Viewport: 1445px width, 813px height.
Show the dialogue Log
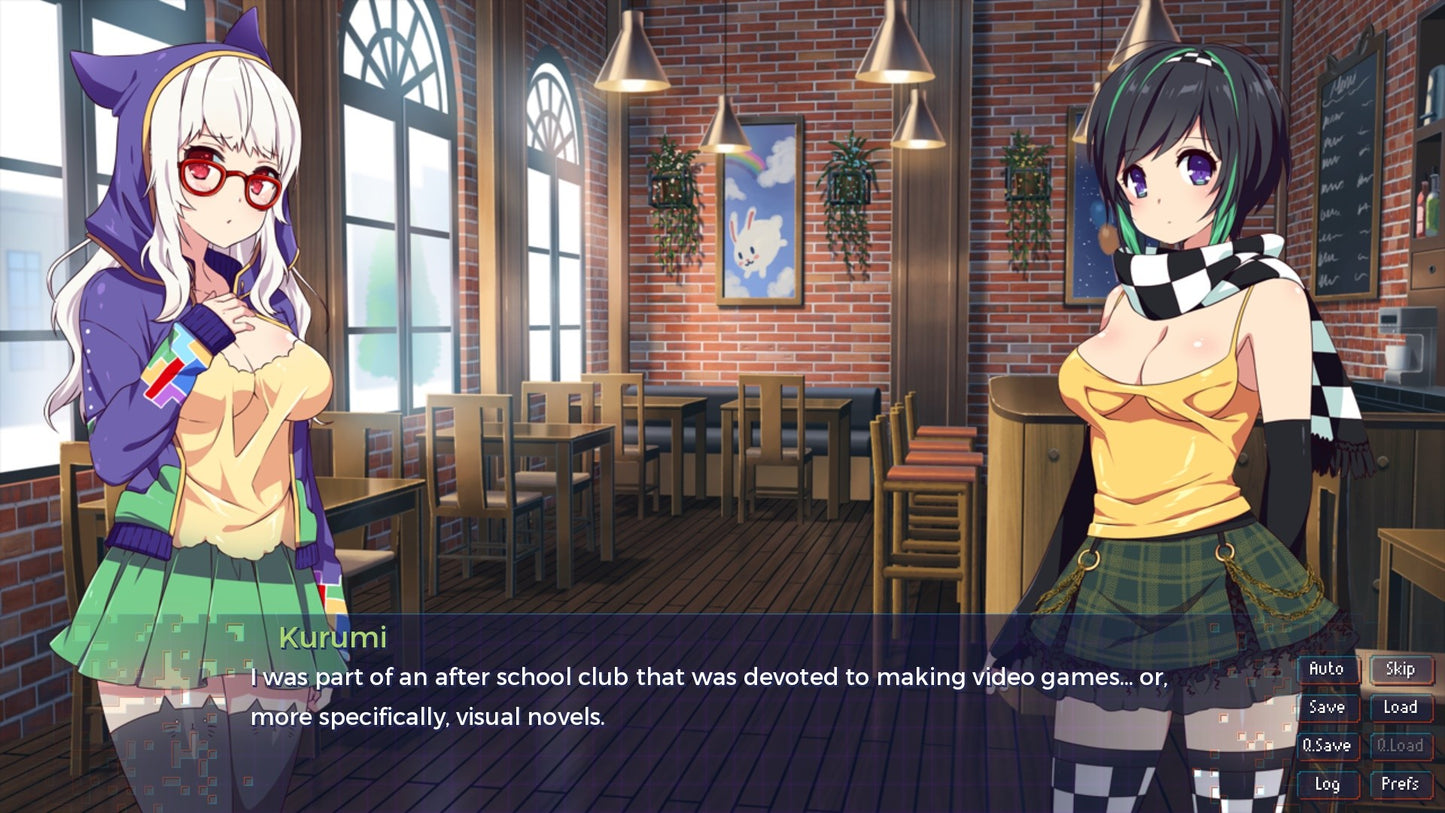pos(1327,784)
